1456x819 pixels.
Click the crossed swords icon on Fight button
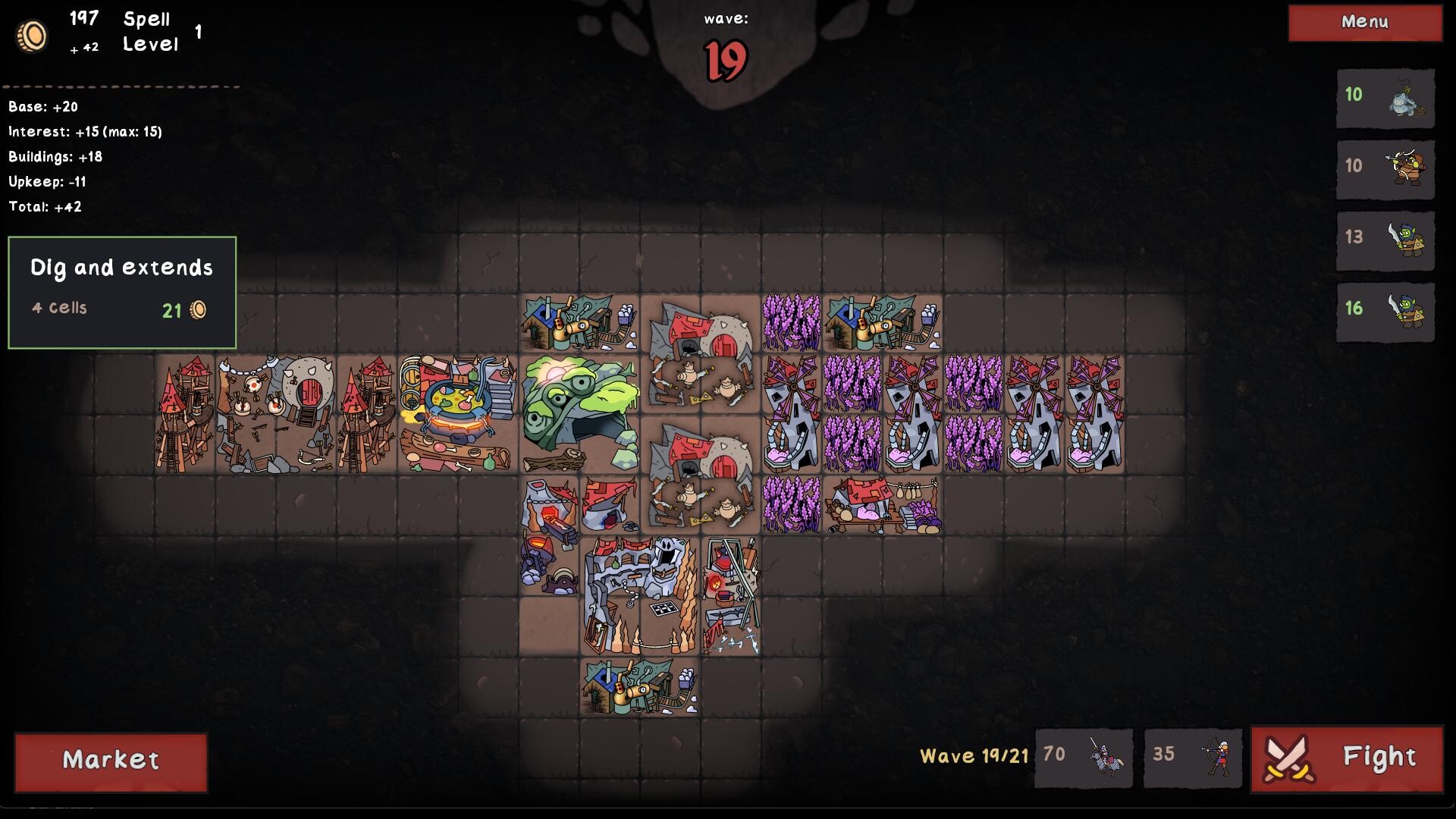coord(1290,757)
